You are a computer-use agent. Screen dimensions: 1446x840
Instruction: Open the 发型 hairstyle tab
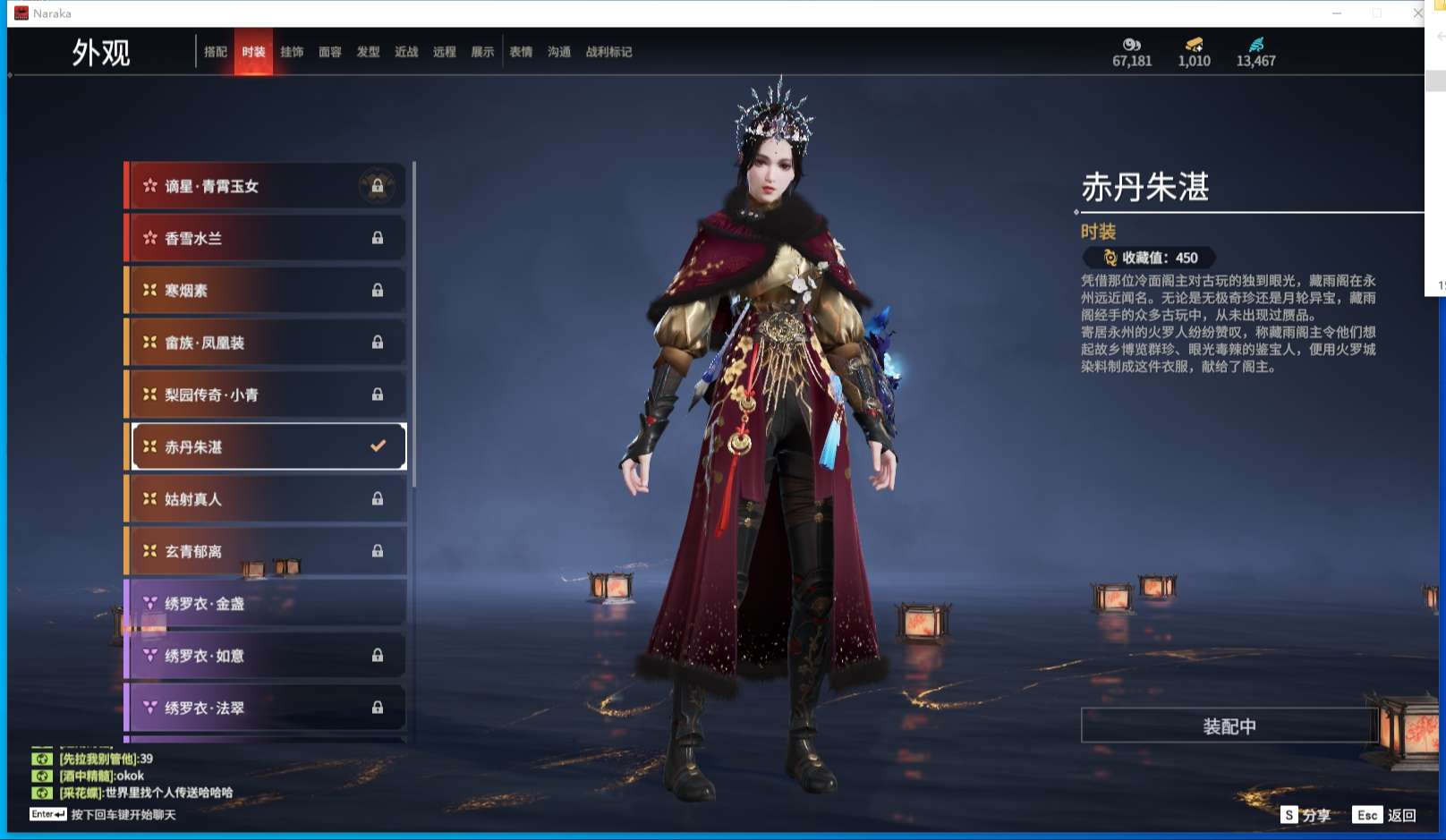(x=368, y=51)
